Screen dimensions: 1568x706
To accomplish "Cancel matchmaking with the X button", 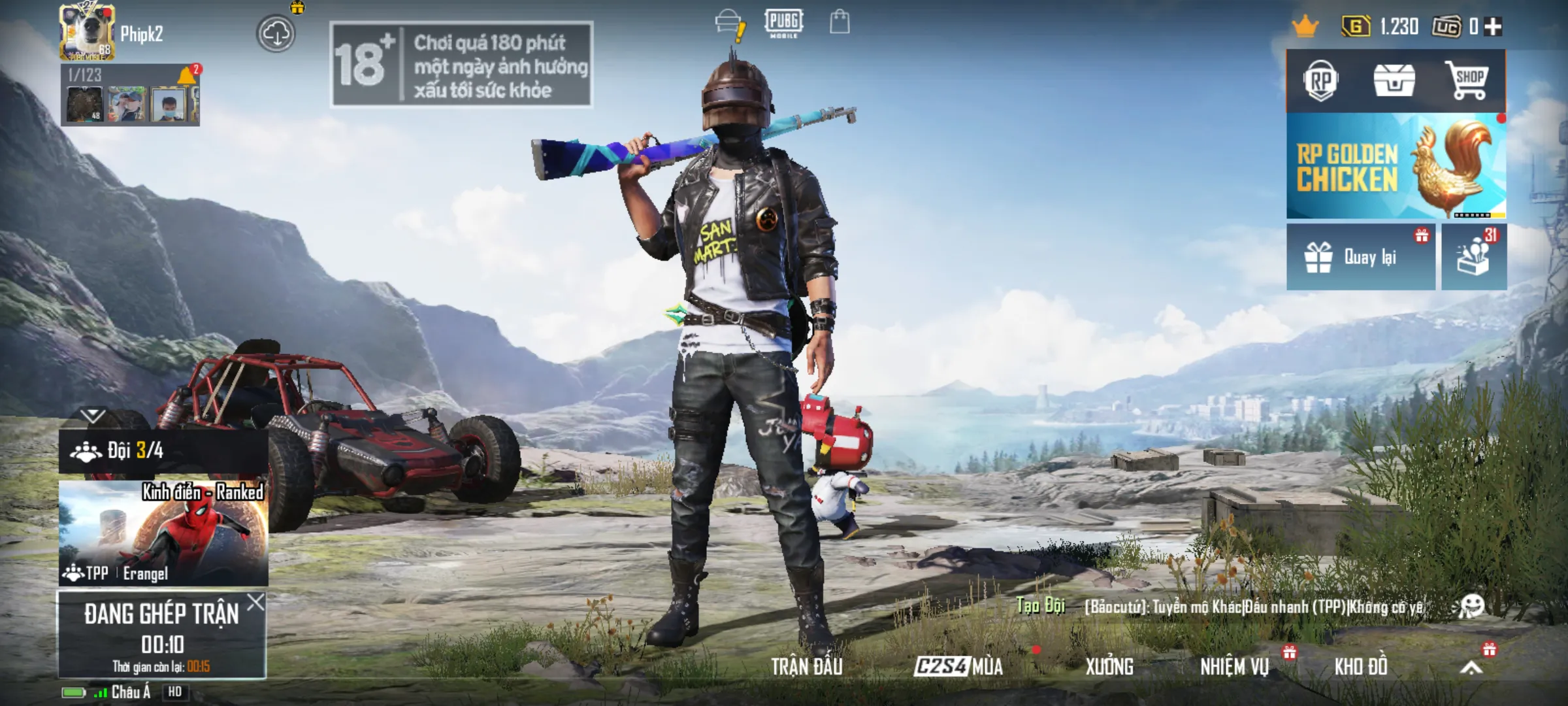I will coord(255,602).
